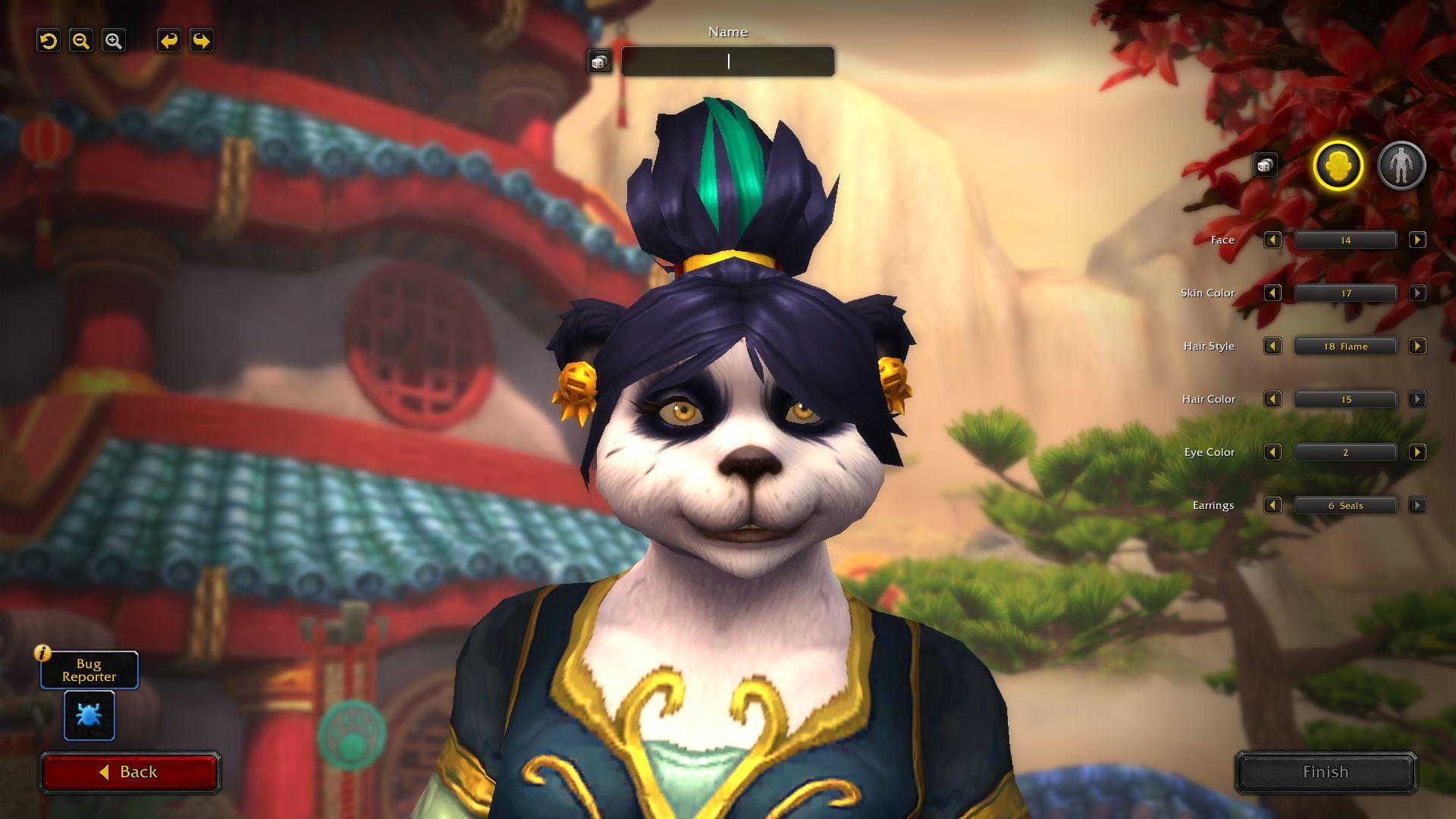Advance Hair Color to the next option
This screenshot has width=1456, height=819.
(x=1415, y=399)
